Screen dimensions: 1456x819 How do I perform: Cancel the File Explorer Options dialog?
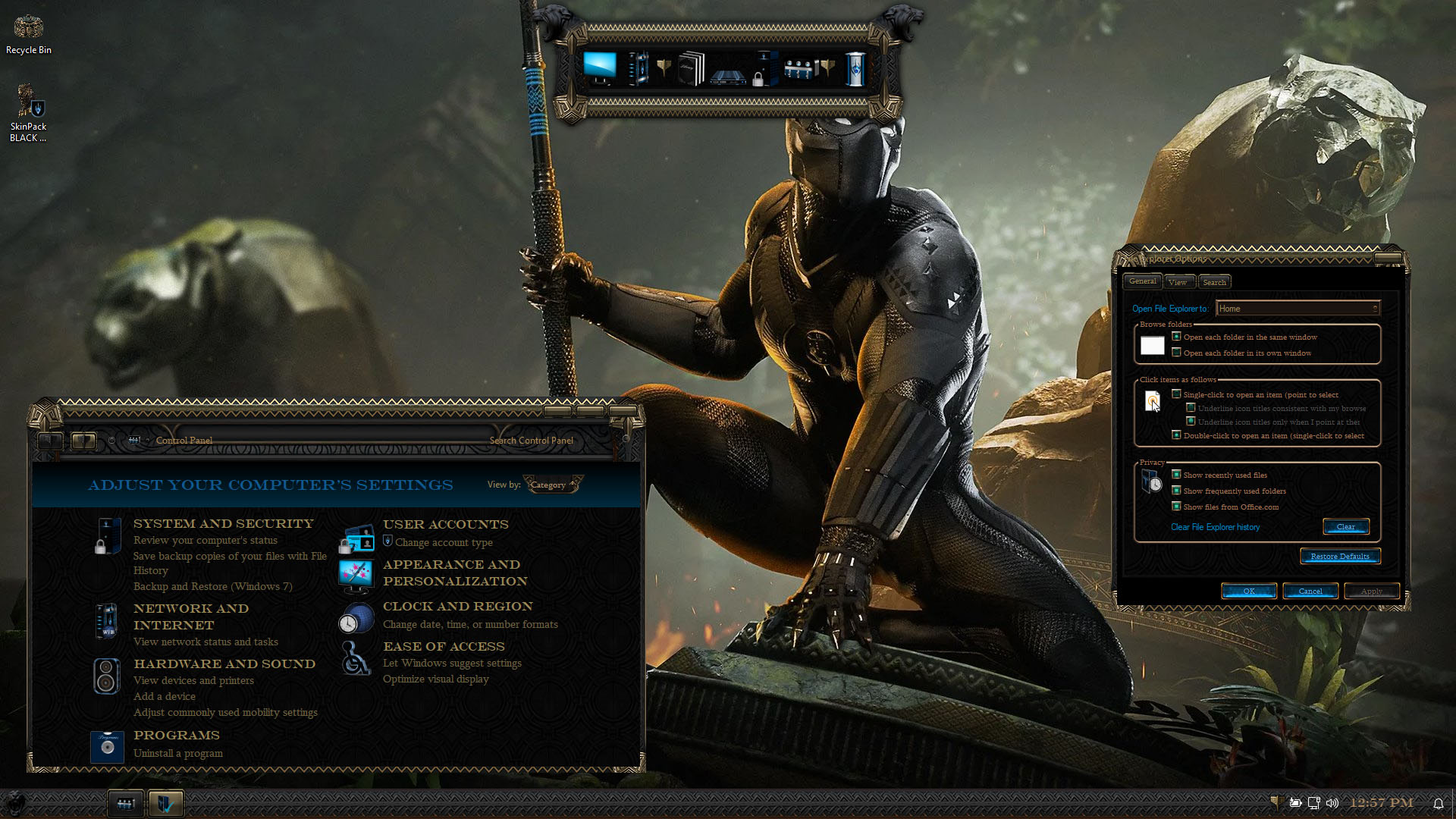click(1310, 591)
